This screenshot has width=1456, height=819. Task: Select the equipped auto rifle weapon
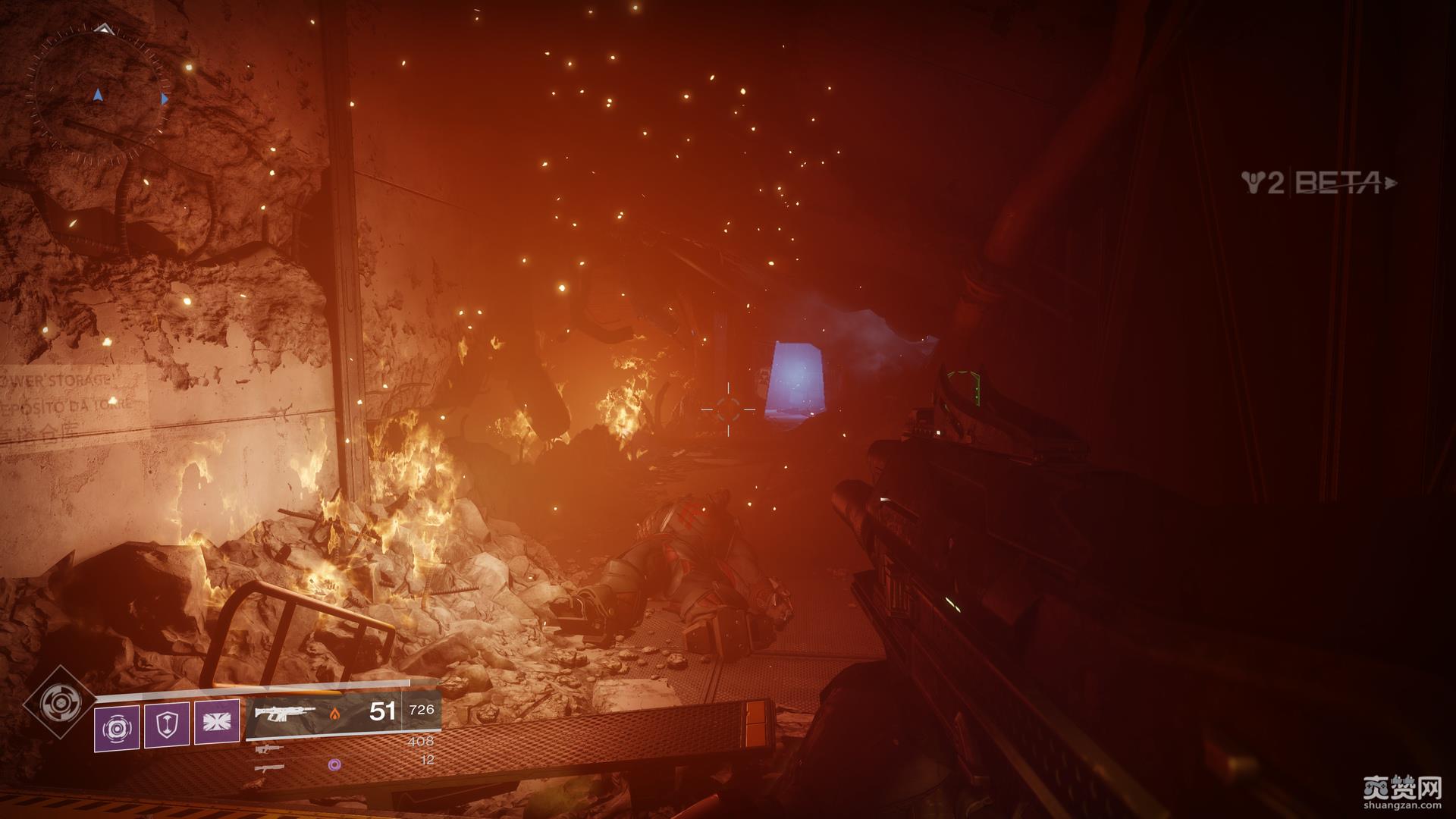pyautogui.click(x=285, y=713)
